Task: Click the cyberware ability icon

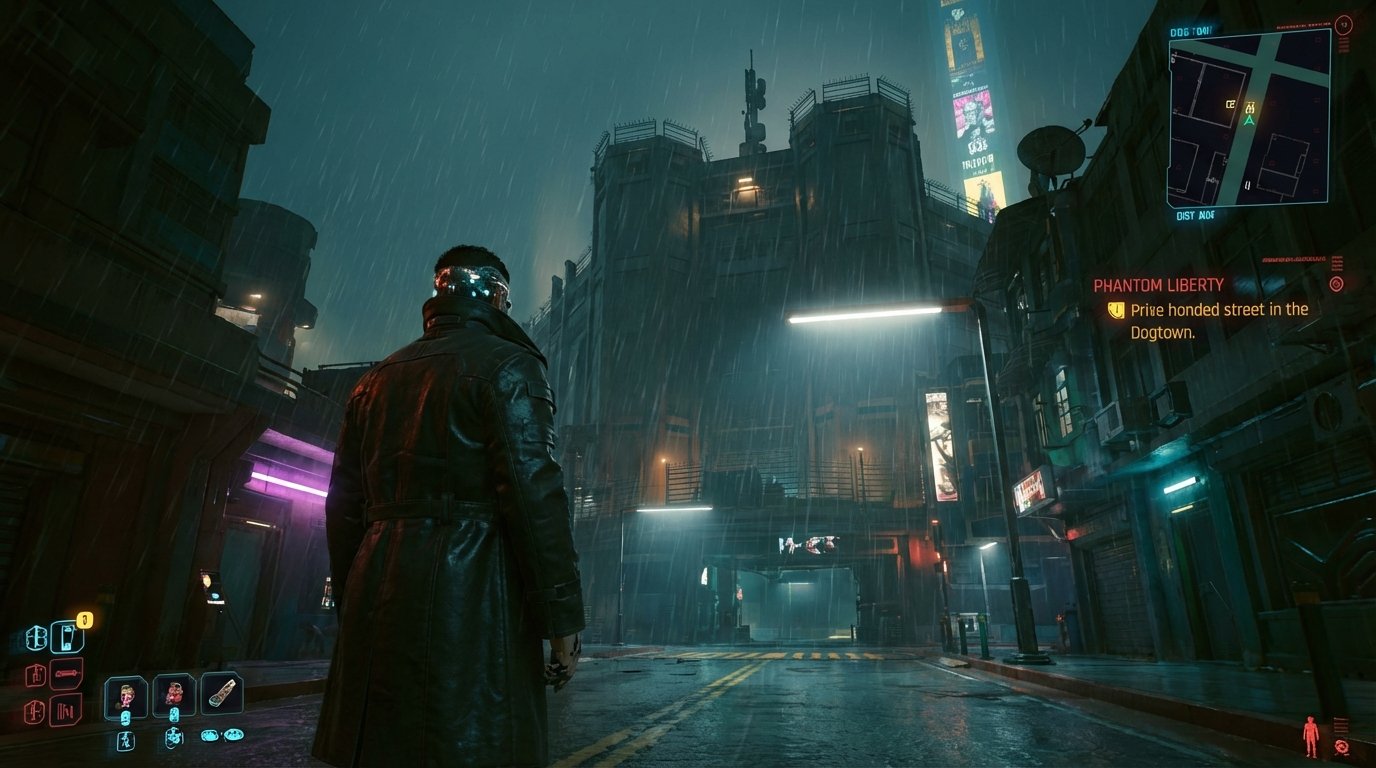Action: coord(36,637)
